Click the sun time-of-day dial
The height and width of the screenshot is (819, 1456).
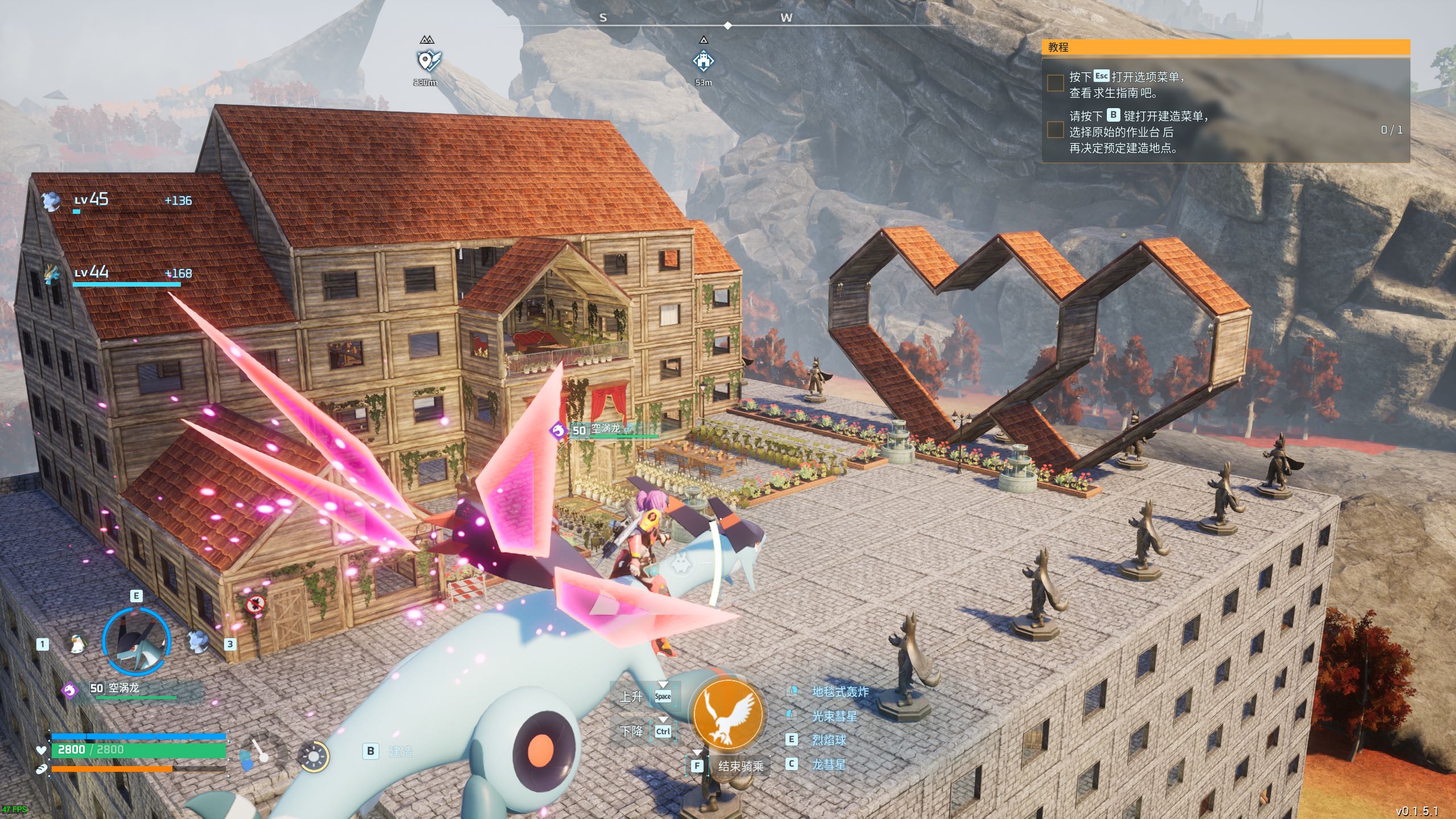pyautogui.click(x=313, y=756)
